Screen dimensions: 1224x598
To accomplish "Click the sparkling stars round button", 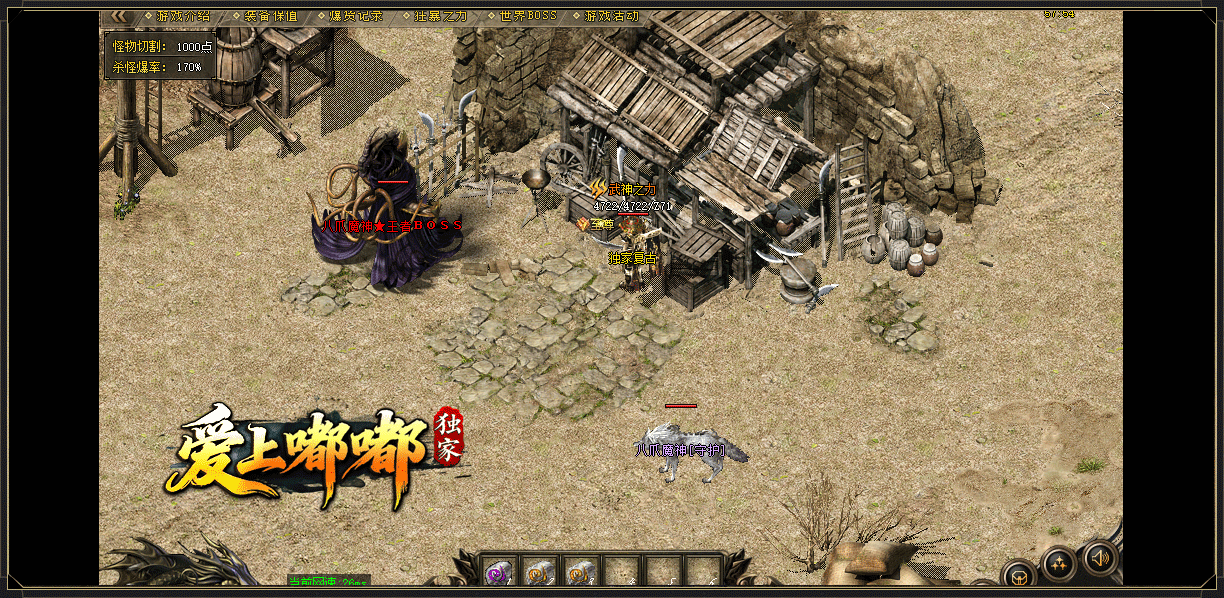I will click(1058, 563).
